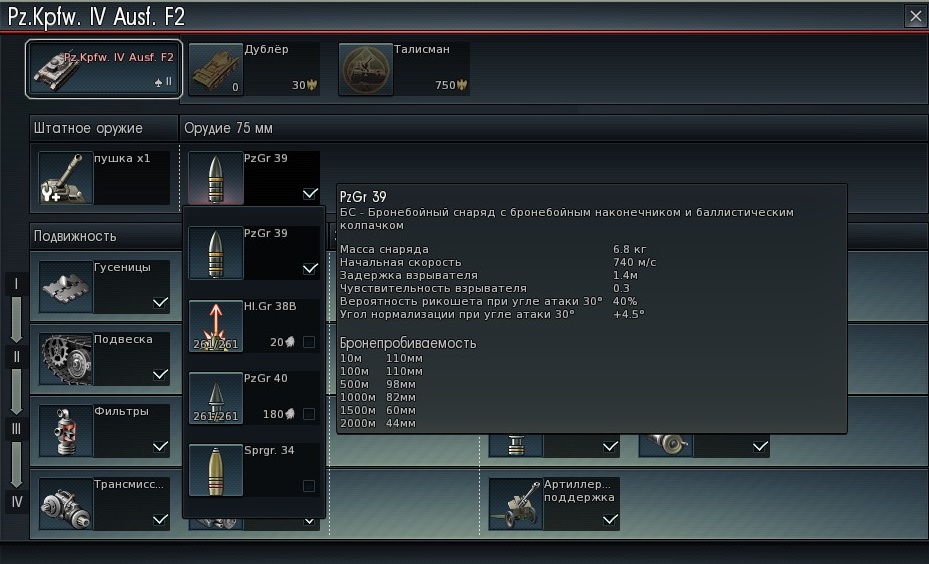Open the Подвеска suspension module
Image resolution: width=929 pixels, height=564 pixels.
(104, 358)
